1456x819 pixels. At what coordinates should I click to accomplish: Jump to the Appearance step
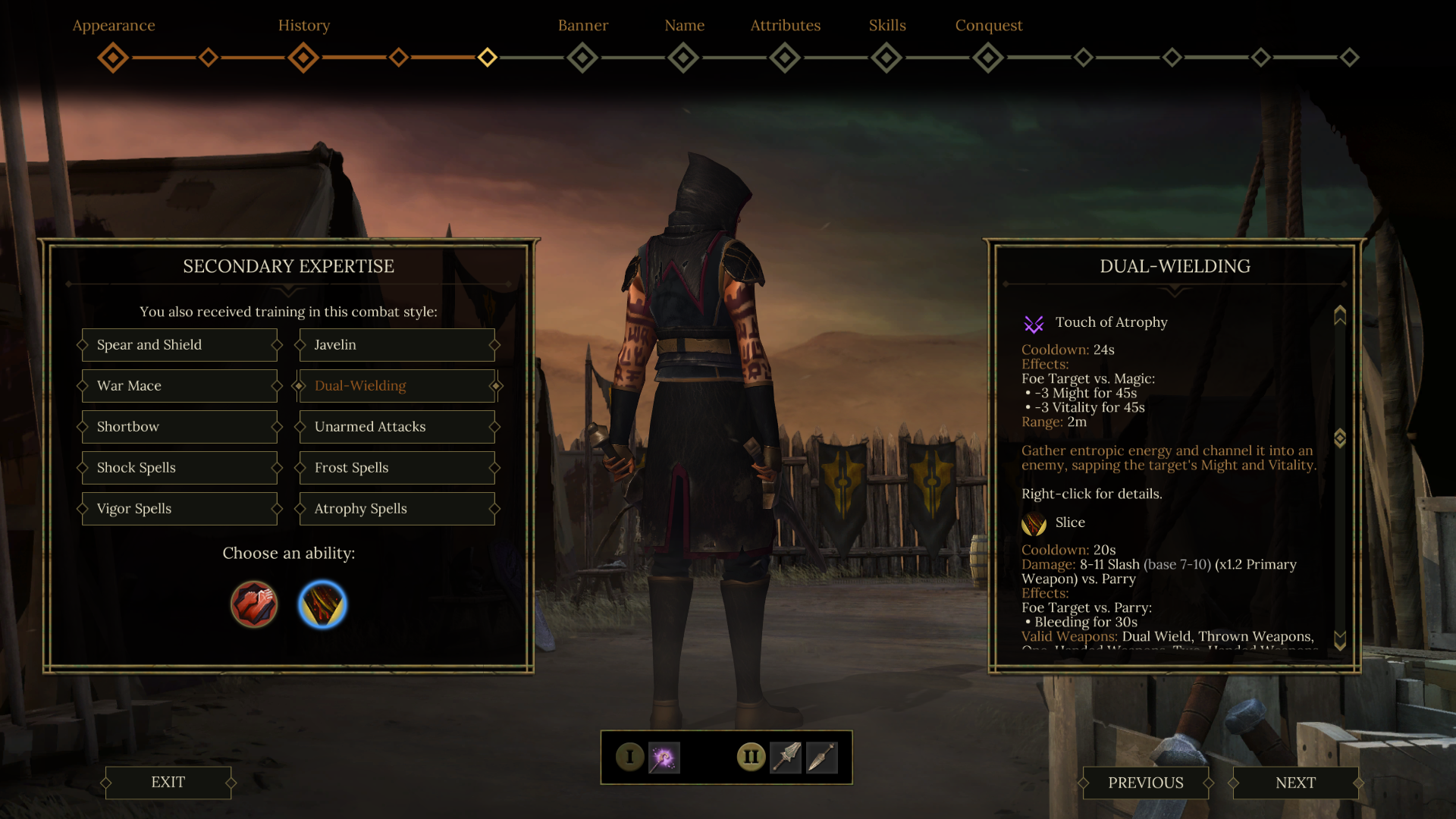pos(113,58)
